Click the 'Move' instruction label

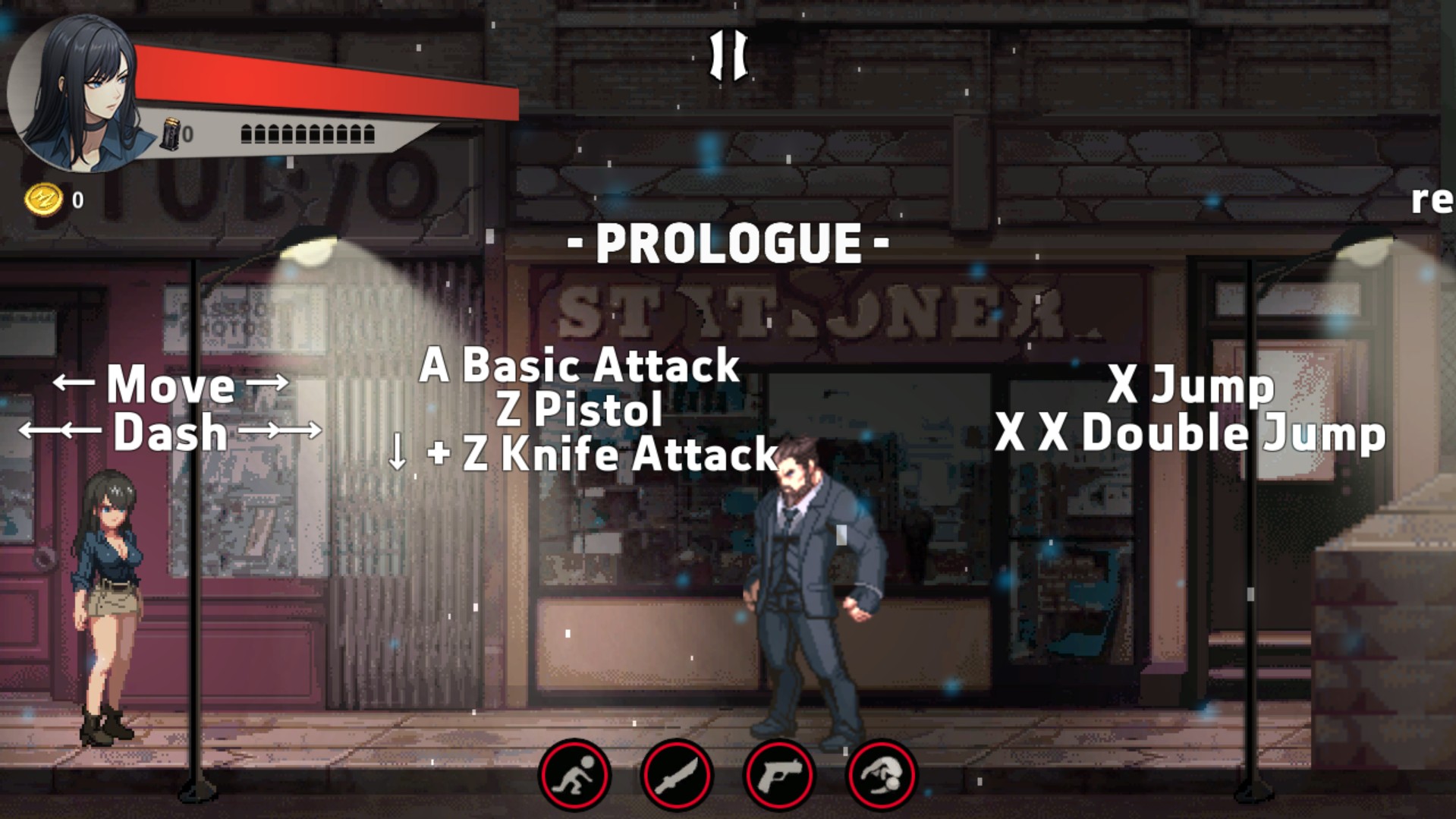click(x=171, y=386)
